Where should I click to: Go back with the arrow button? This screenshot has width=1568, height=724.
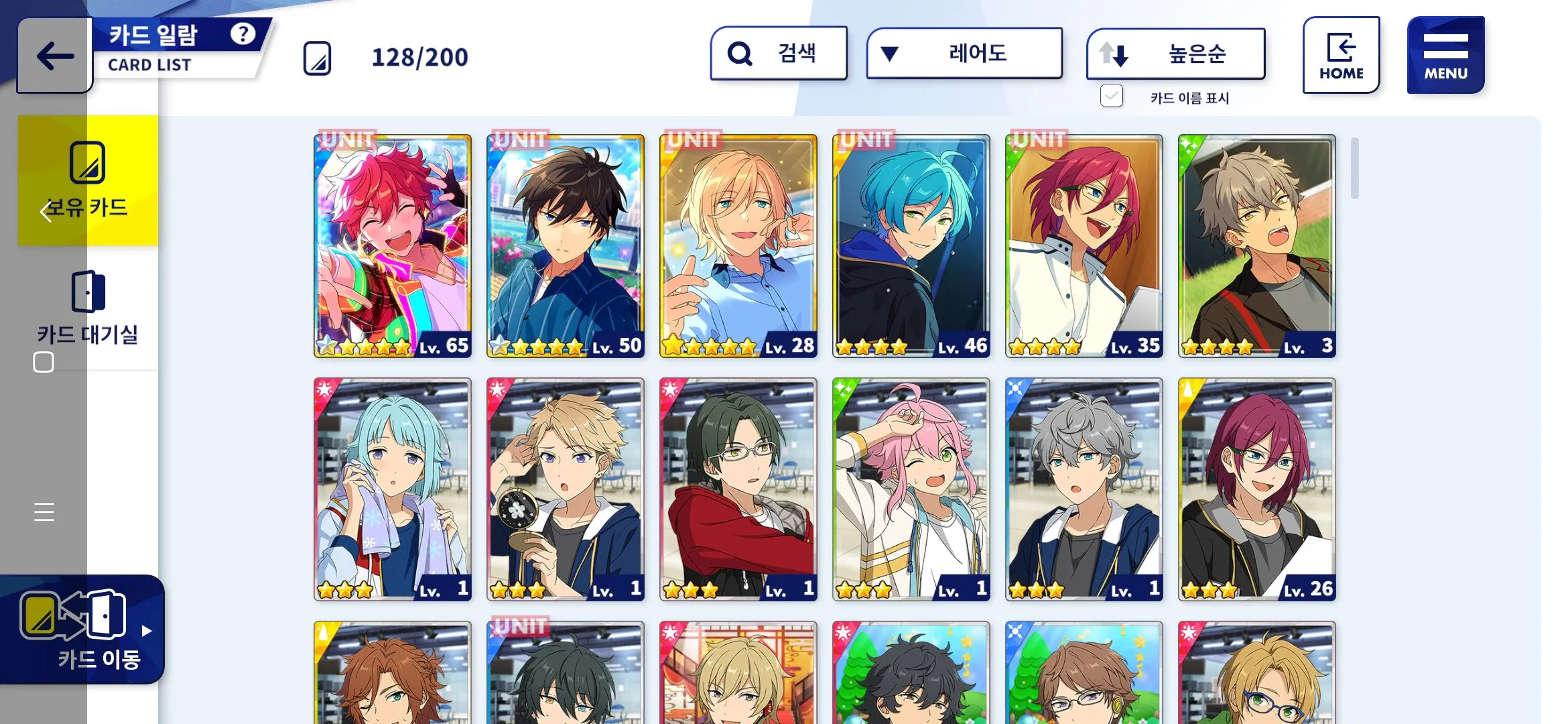tap(55, 56)
